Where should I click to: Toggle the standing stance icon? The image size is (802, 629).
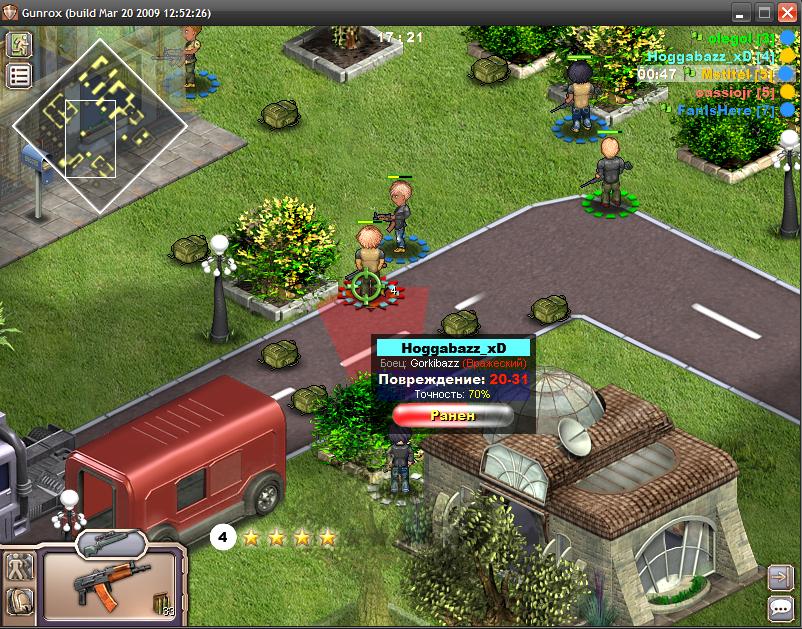coord(19,567)
